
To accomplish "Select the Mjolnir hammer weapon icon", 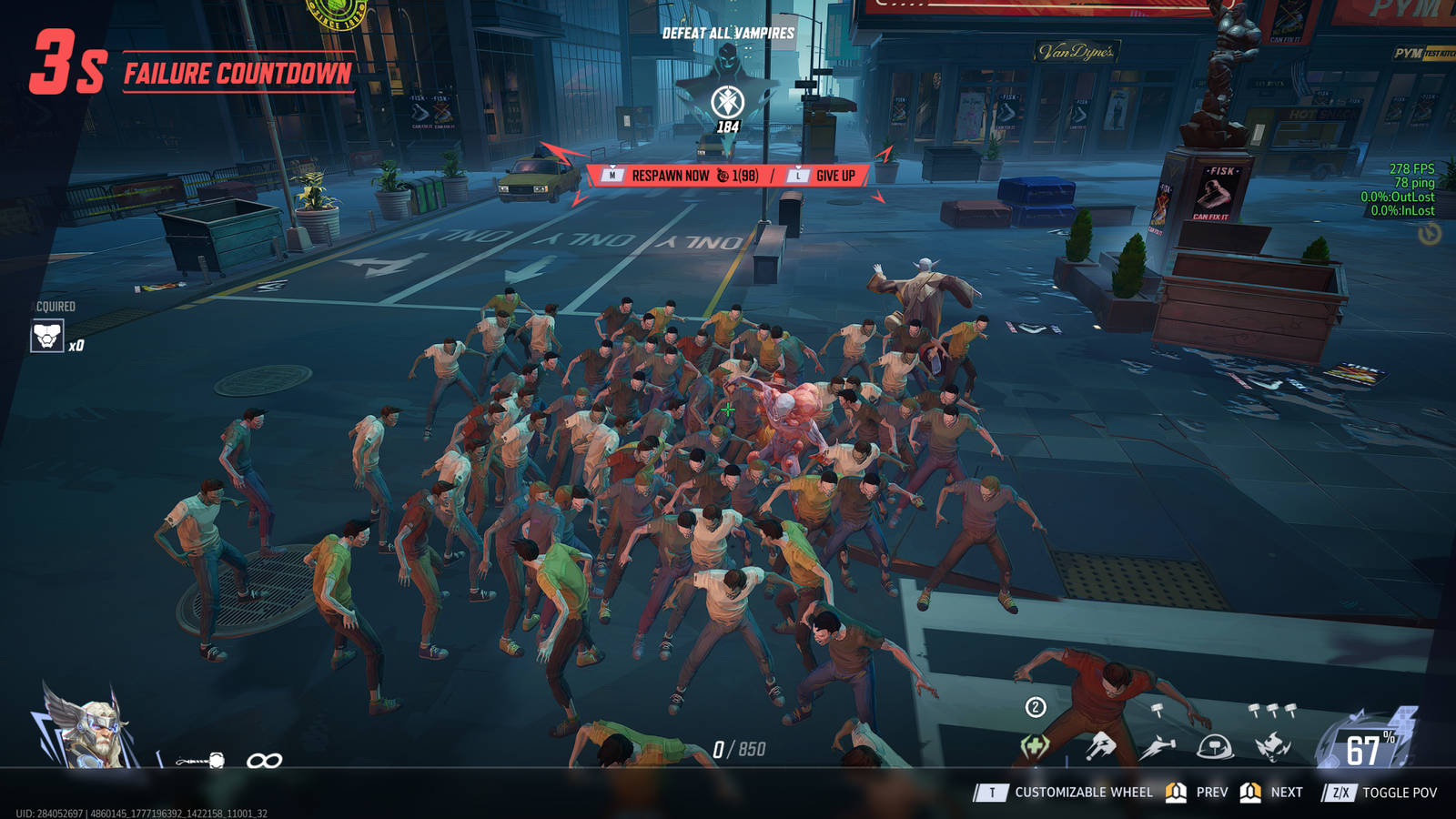I will tap(201, 760).
